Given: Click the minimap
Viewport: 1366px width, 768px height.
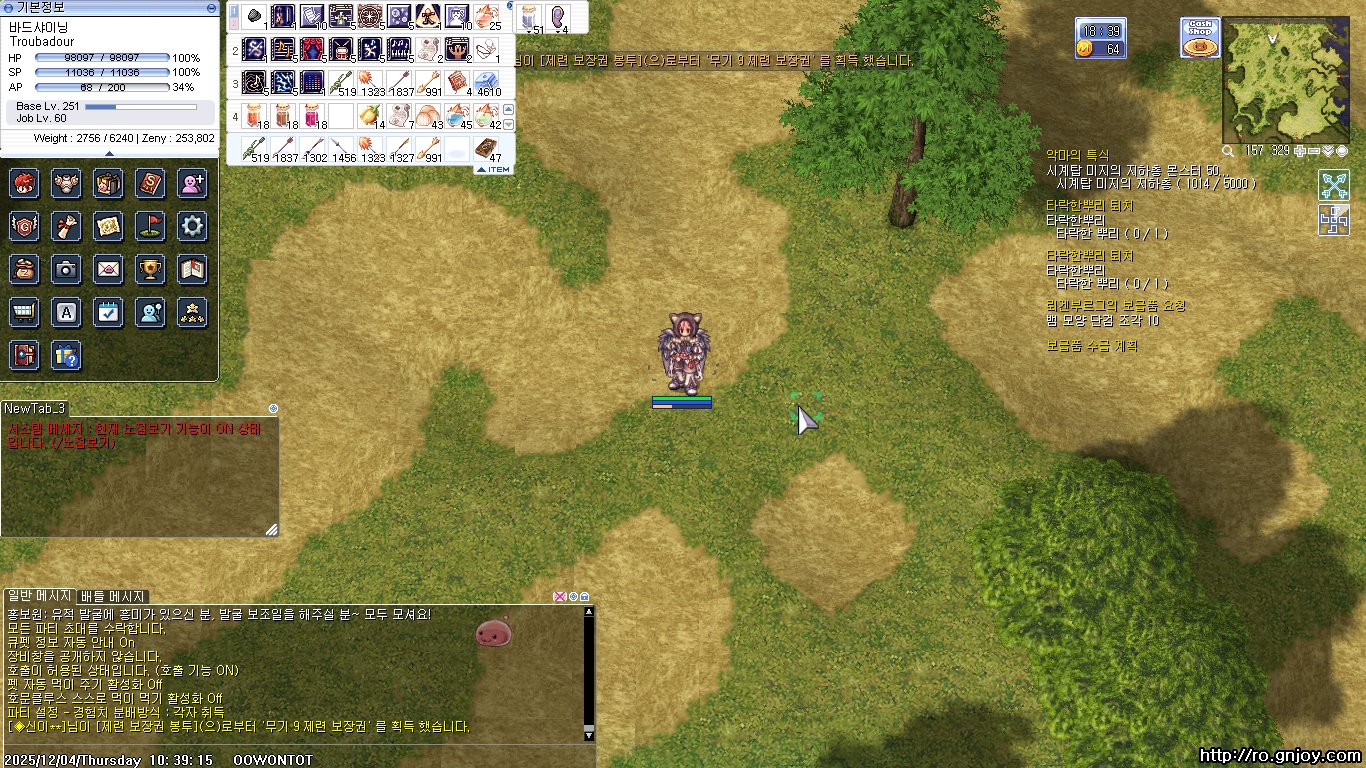Looking at the screenshot, I should [1292, 81].
